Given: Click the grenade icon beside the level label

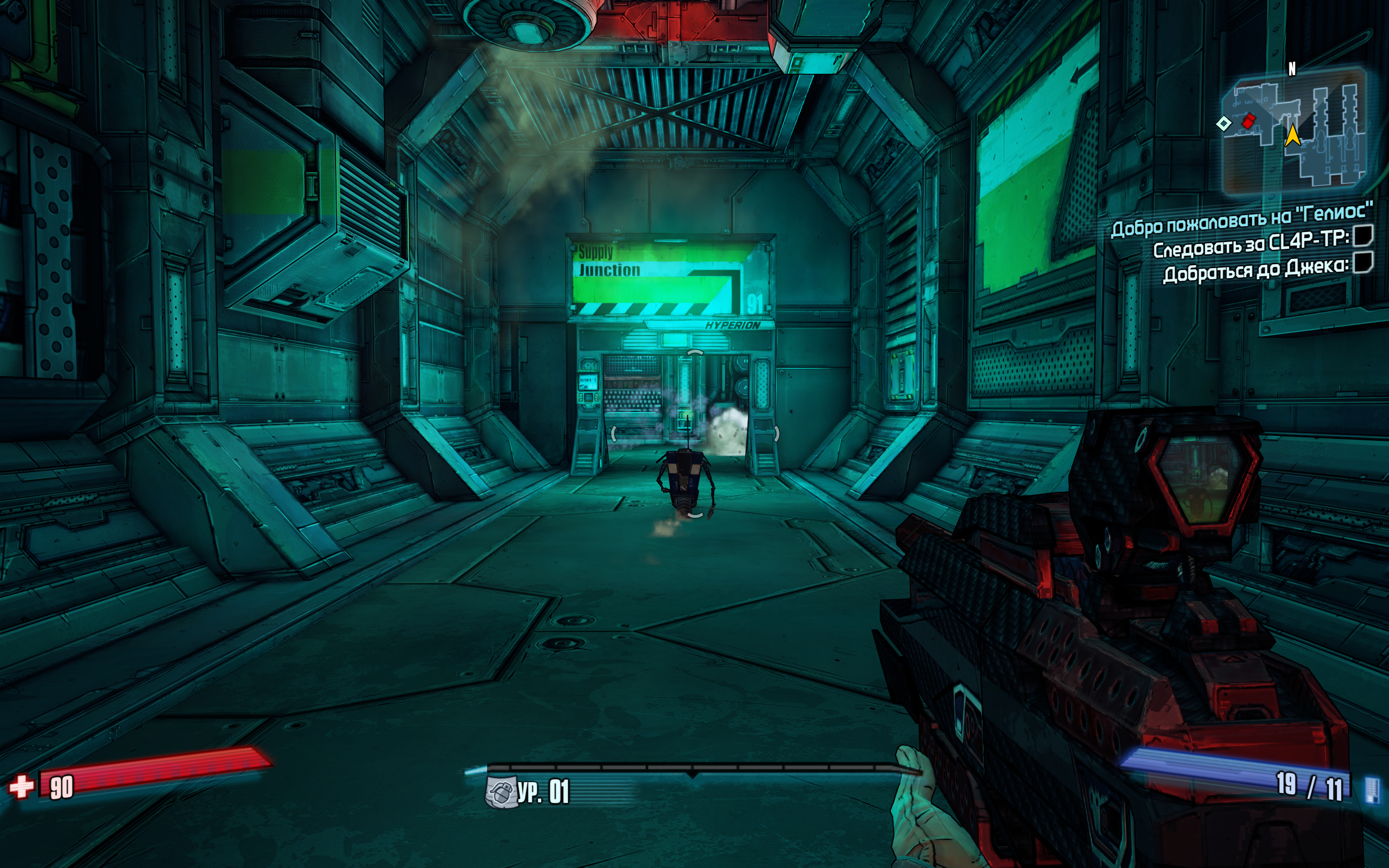Looking at the screenshot, I should click(x=501, y=792).
